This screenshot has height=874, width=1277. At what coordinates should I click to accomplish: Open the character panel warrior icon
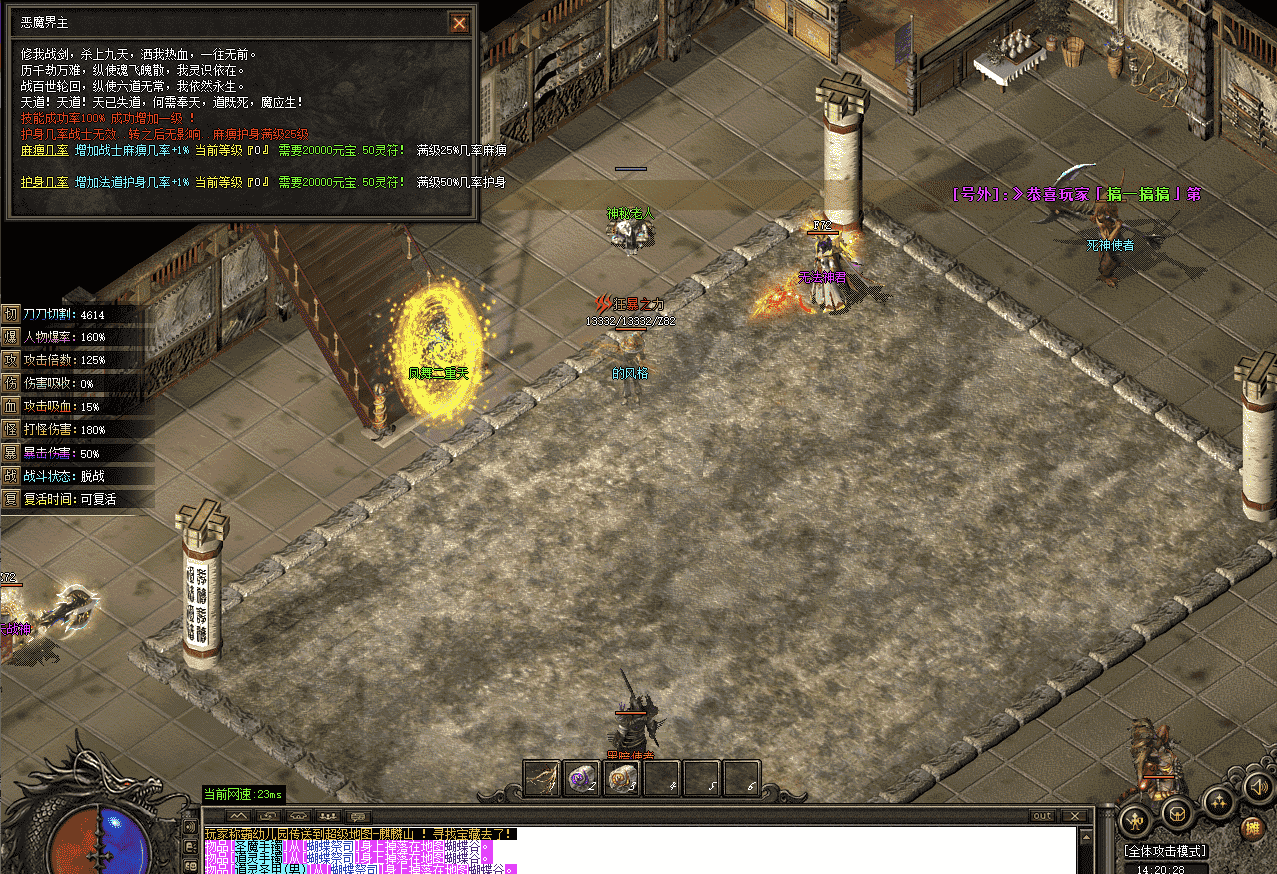click(x=1137, y=819)
